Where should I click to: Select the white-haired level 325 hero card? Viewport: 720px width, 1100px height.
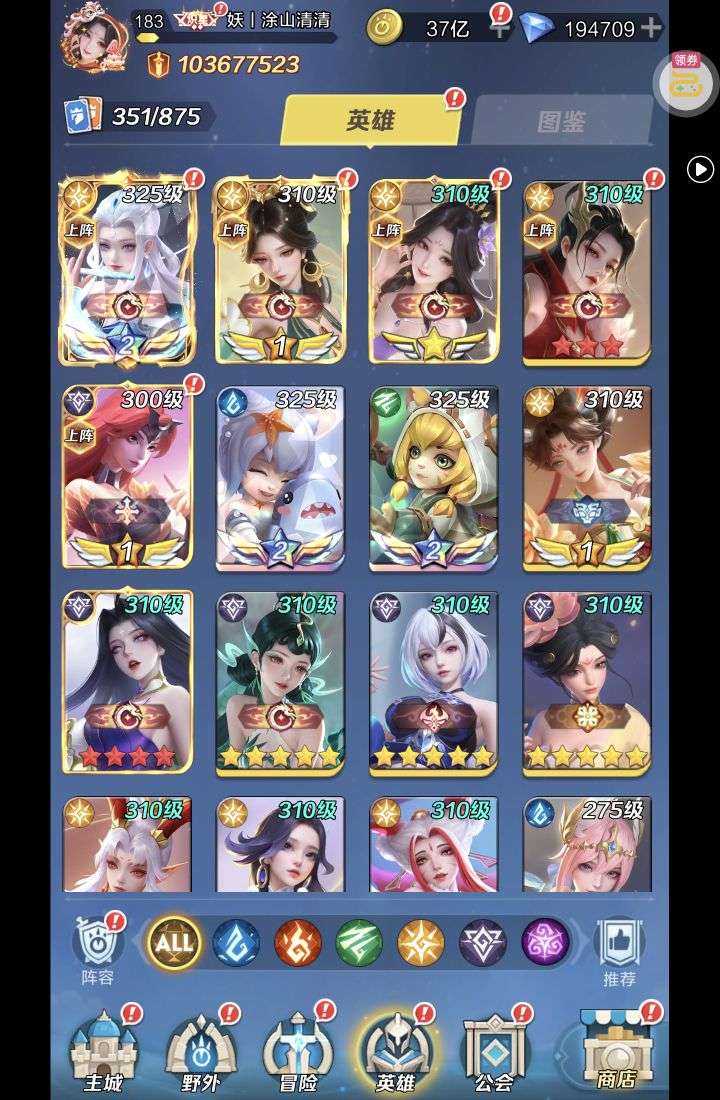tap(127, 272)
